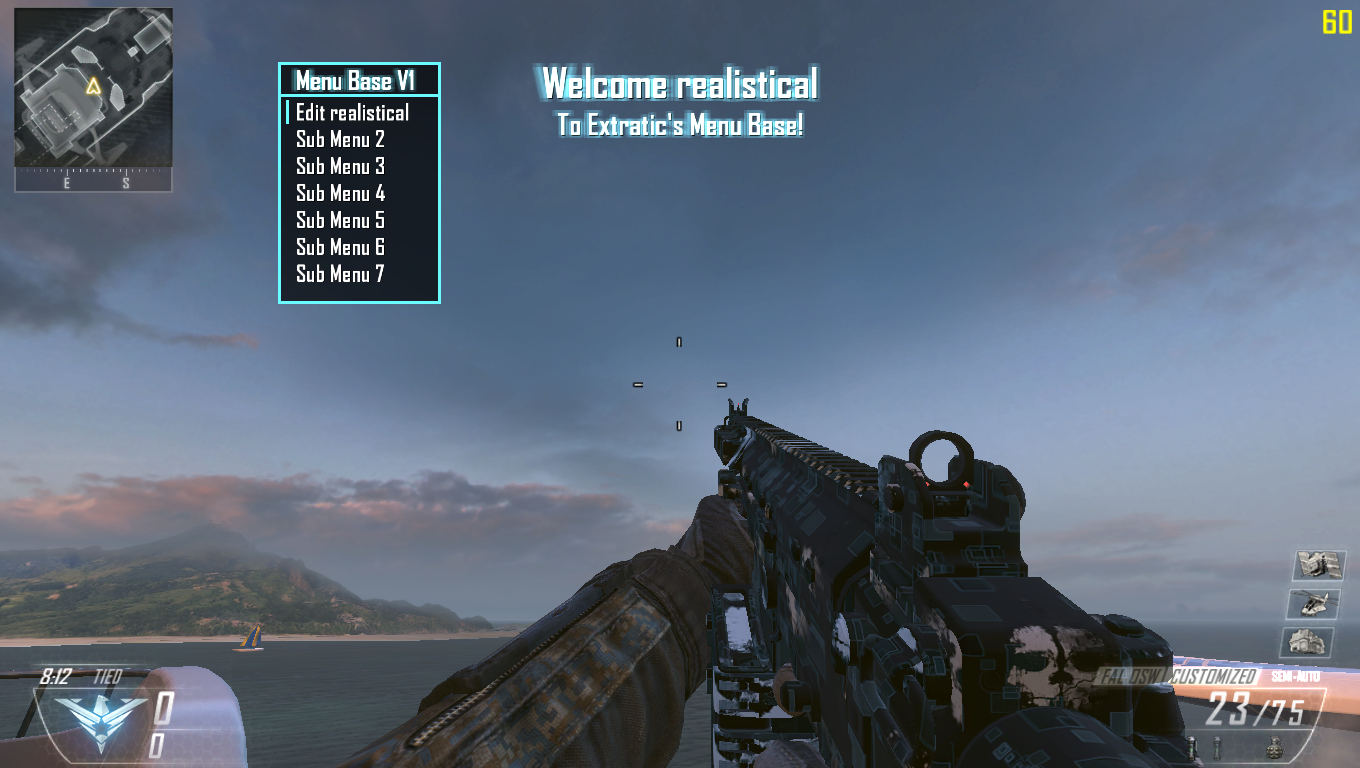Open Sub Menu 2
The image size is (1360, 768).
[x=340, y=140]
